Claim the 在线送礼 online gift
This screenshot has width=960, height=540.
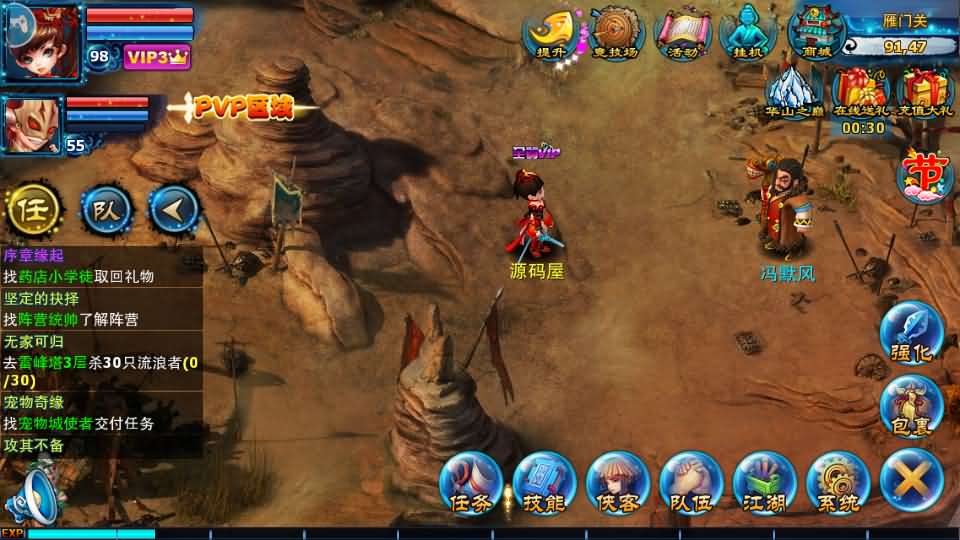pos(862,92)
